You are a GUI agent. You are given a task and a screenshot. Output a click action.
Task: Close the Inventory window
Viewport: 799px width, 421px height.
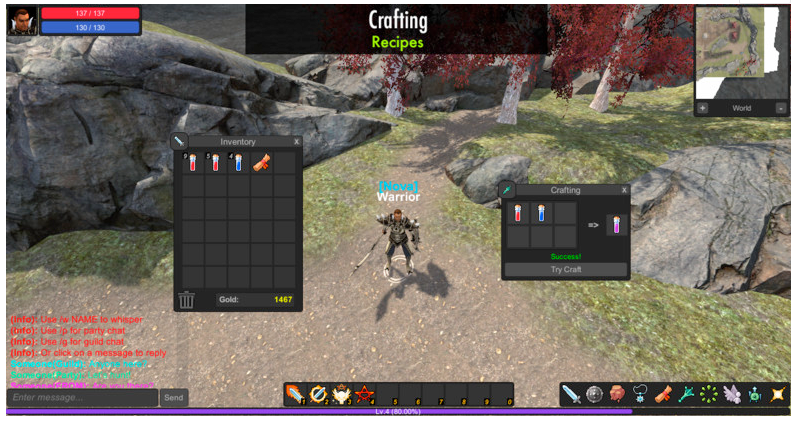(296, 142)
